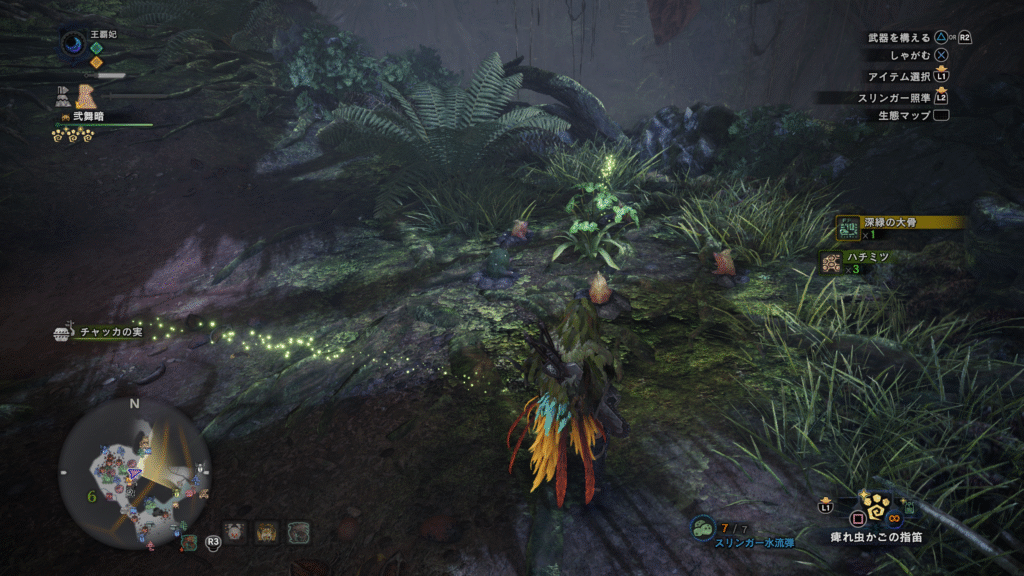Image resolution: width=1024 pixels, height=576 pixels.
Task: Click the crescent moon time-of-day icon
Action: point(73,43)
